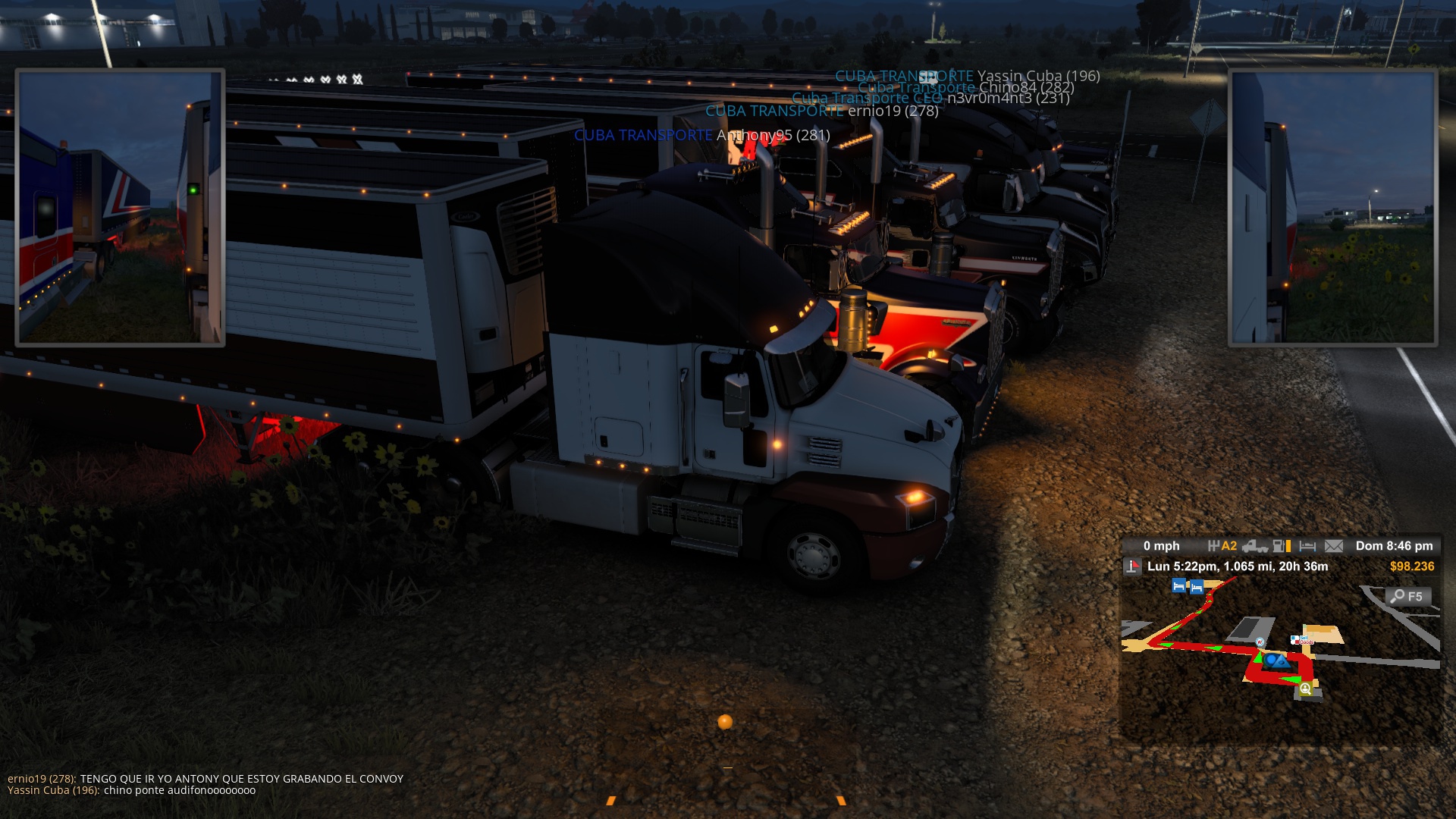Screen dimensions: 1456x819
Task: Click the left side mirror view
Action: point(120,207)
